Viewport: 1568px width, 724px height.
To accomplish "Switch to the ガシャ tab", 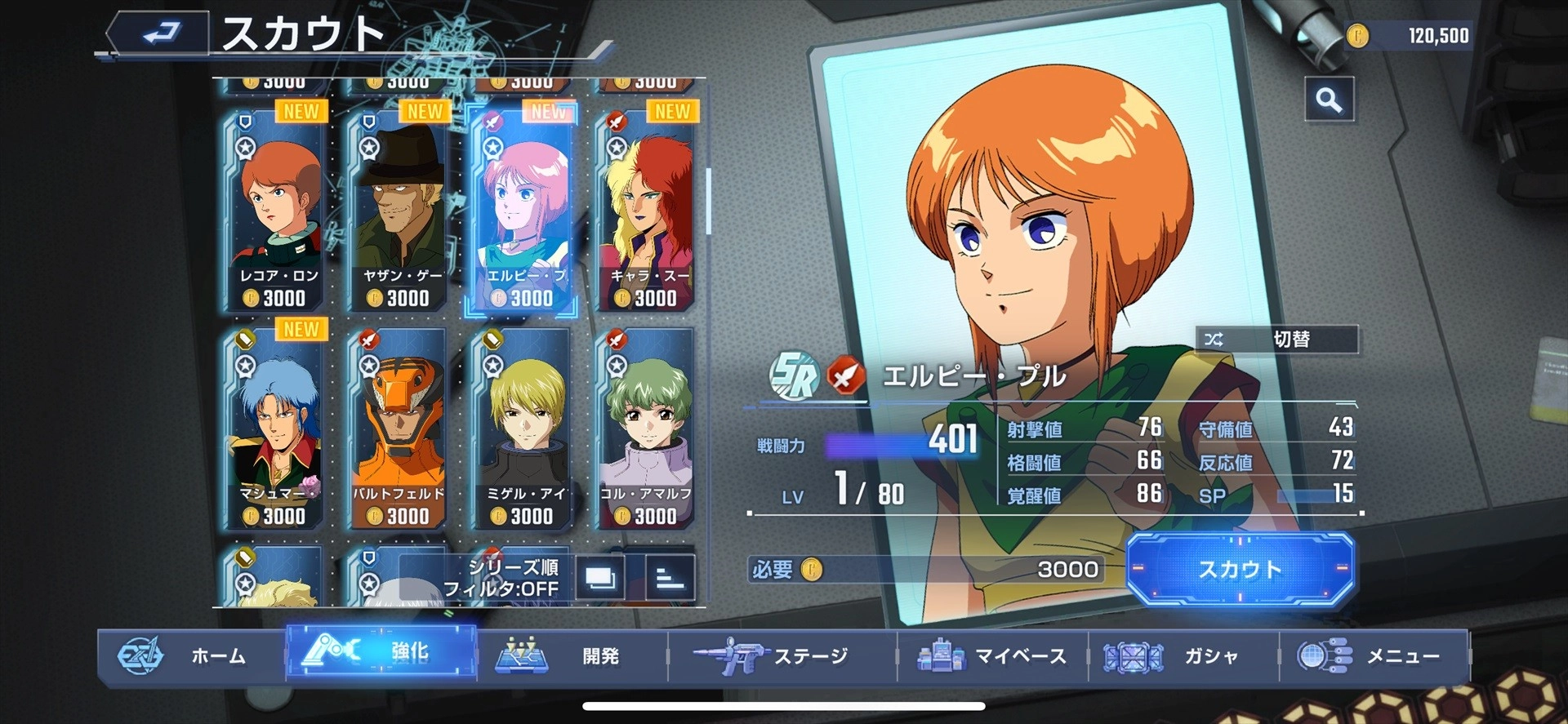I will click(x=1172, y=654).
